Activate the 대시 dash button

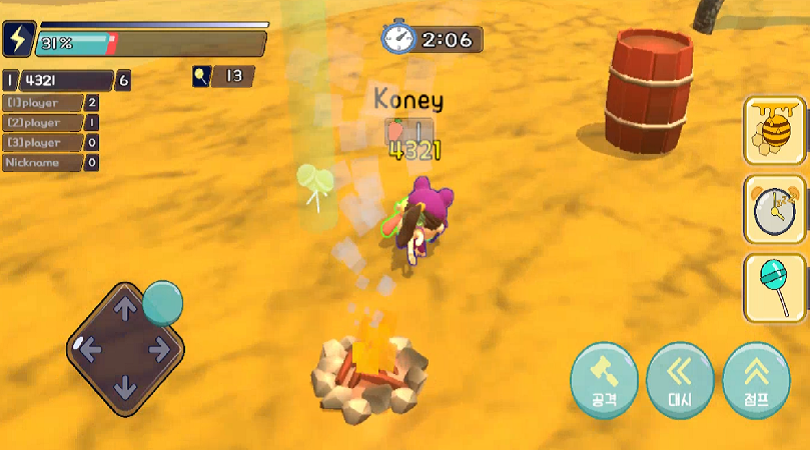(680, 377)
